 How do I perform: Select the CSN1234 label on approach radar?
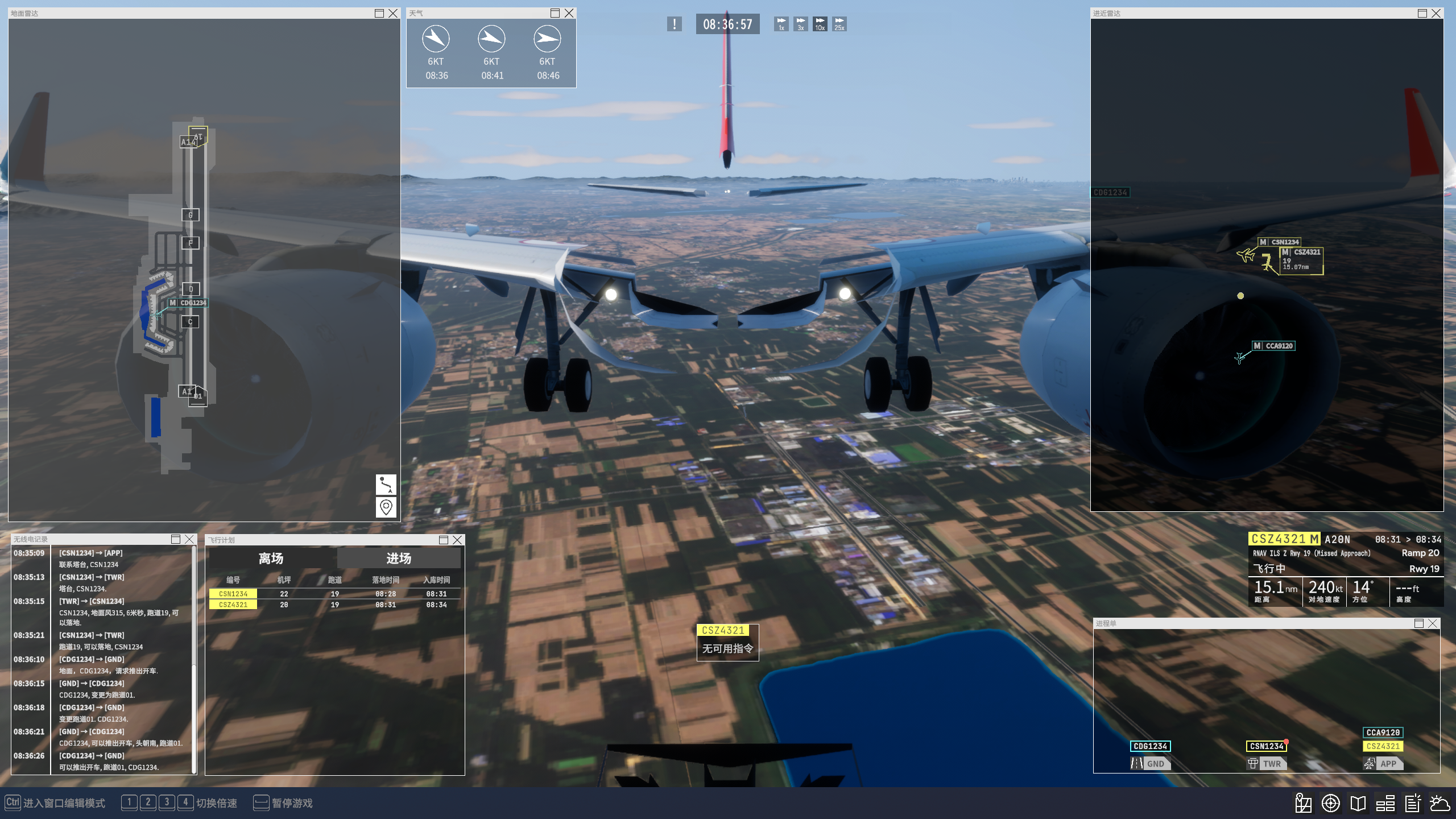tap(1284, 242)
